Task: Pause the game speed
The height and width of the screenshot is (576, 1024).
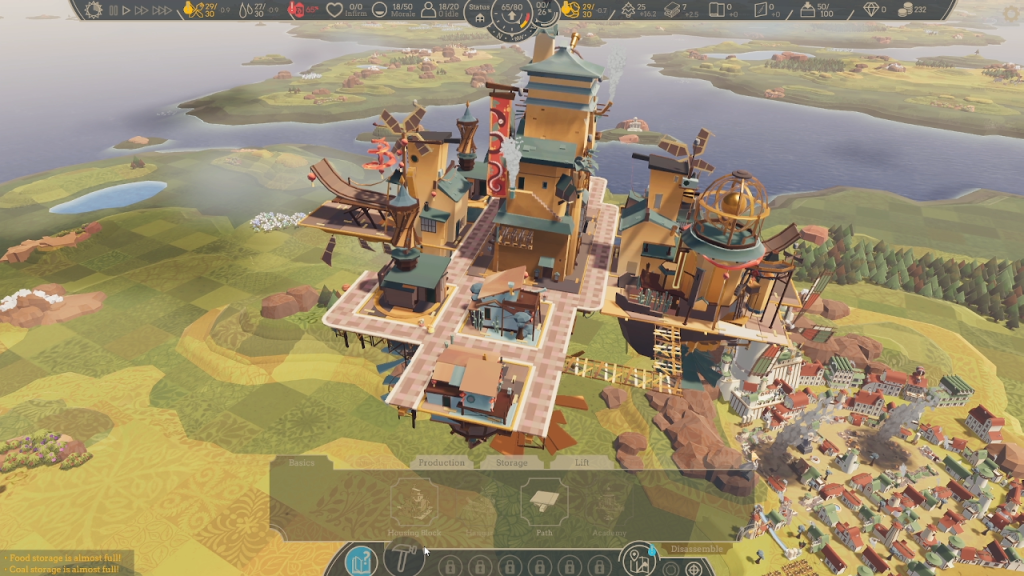Action: [113, 10]
